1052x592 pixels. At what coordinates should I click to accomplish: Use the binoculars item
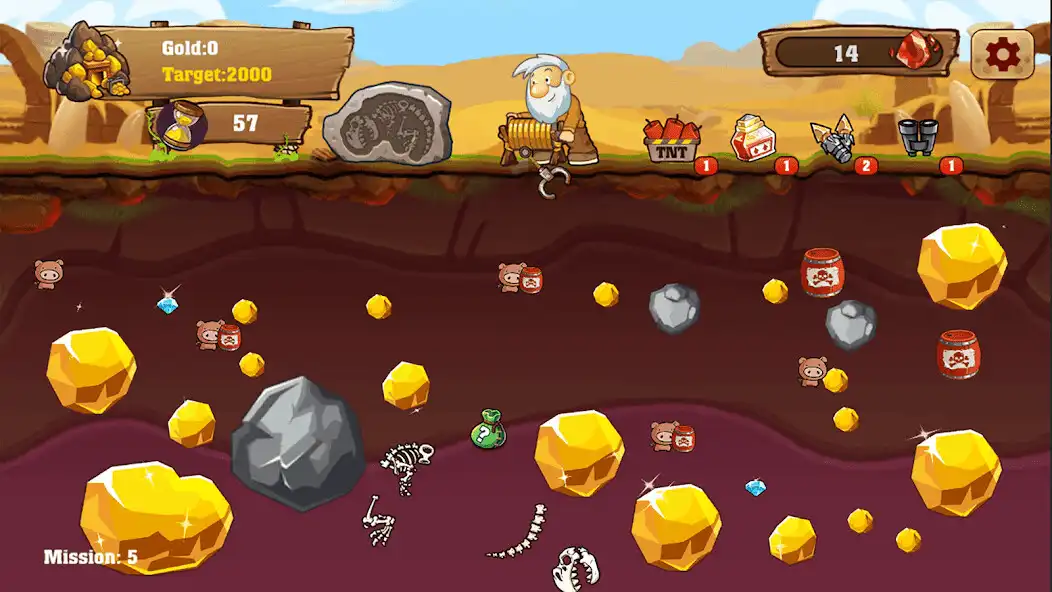click(x=918, y=137)
